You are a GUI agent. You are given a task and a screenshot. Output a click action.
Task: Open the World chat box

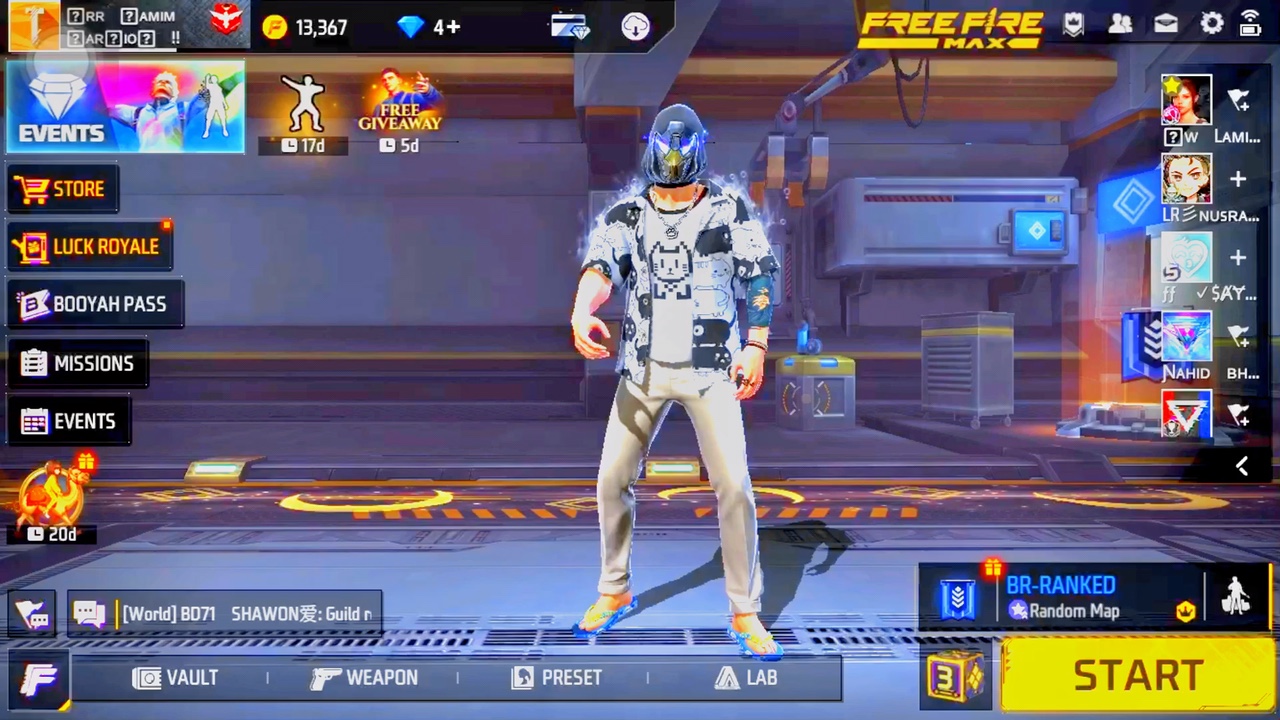pos(225,613)
